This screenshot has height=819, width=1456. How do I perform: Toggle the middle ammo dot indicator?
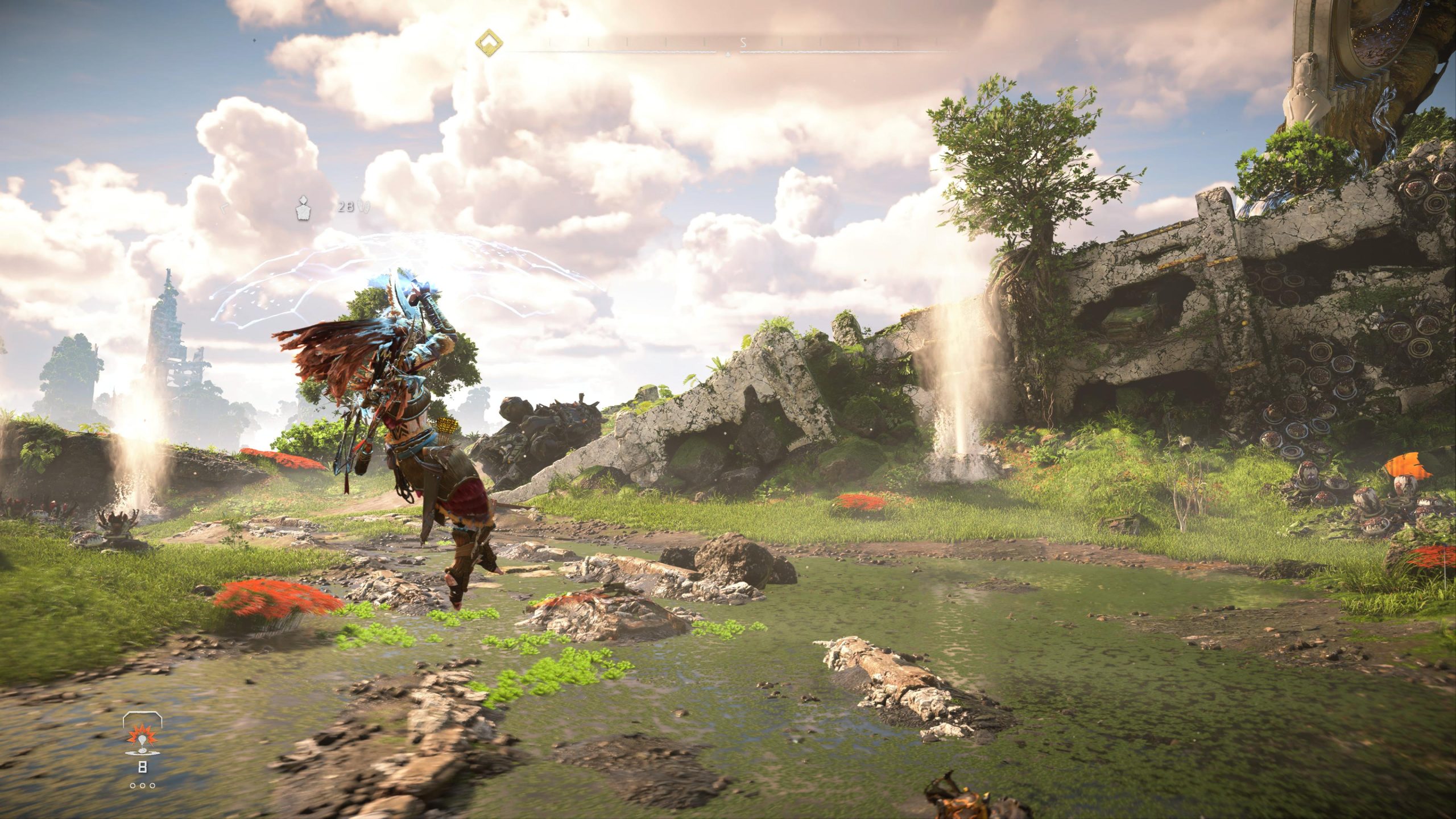tap(142, 786)
